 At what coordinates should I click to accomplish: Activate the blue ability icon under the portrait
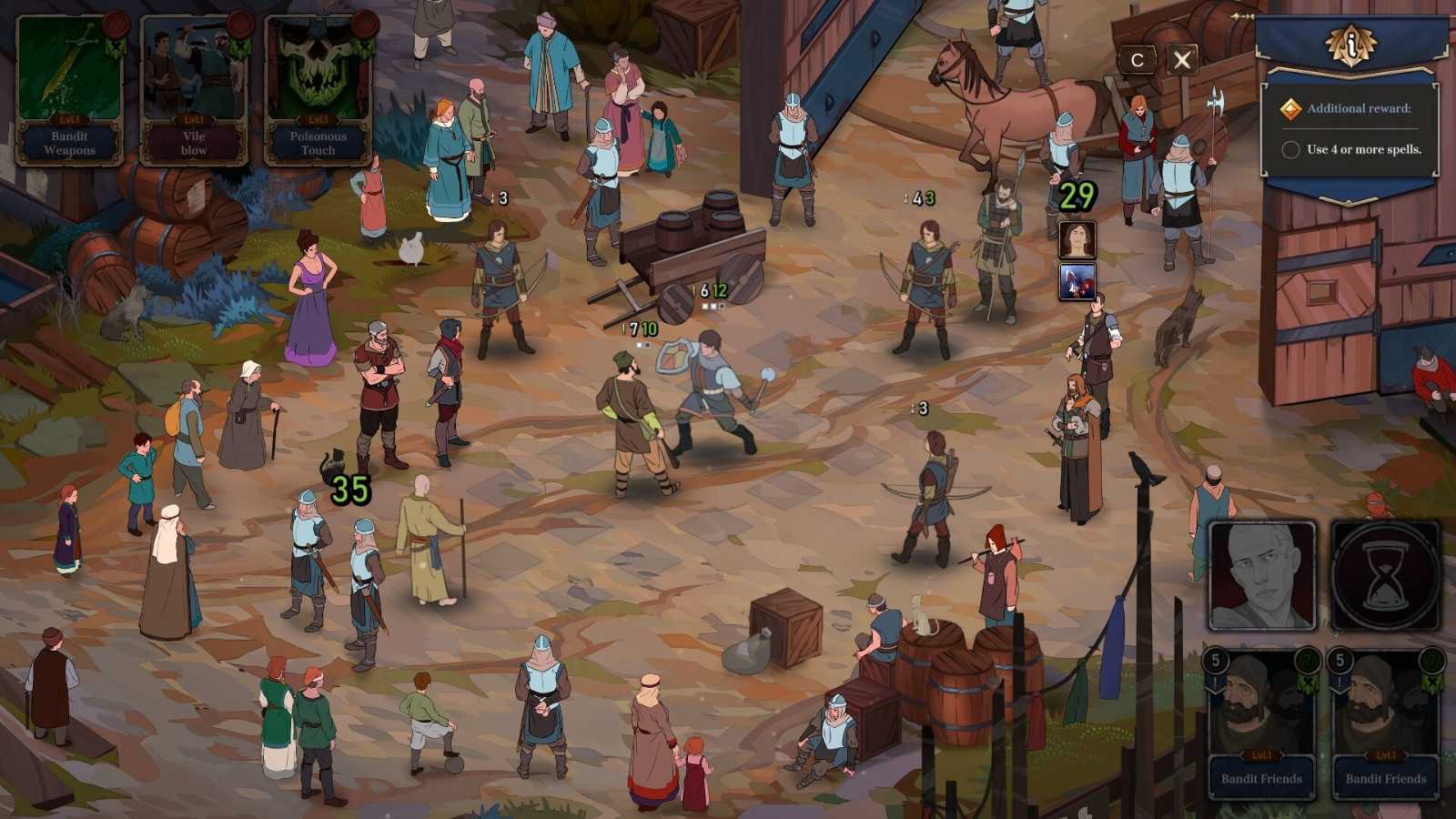point(1077,282)
